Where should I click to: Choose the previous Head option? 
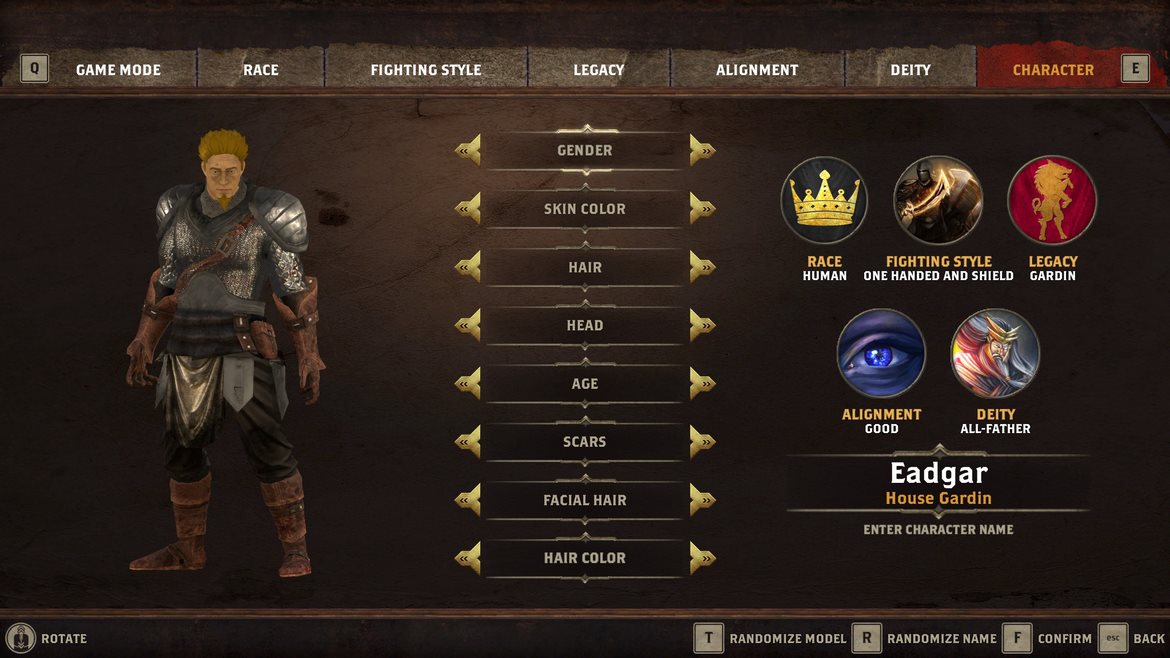pyautogui.click(x=468, y=325)
